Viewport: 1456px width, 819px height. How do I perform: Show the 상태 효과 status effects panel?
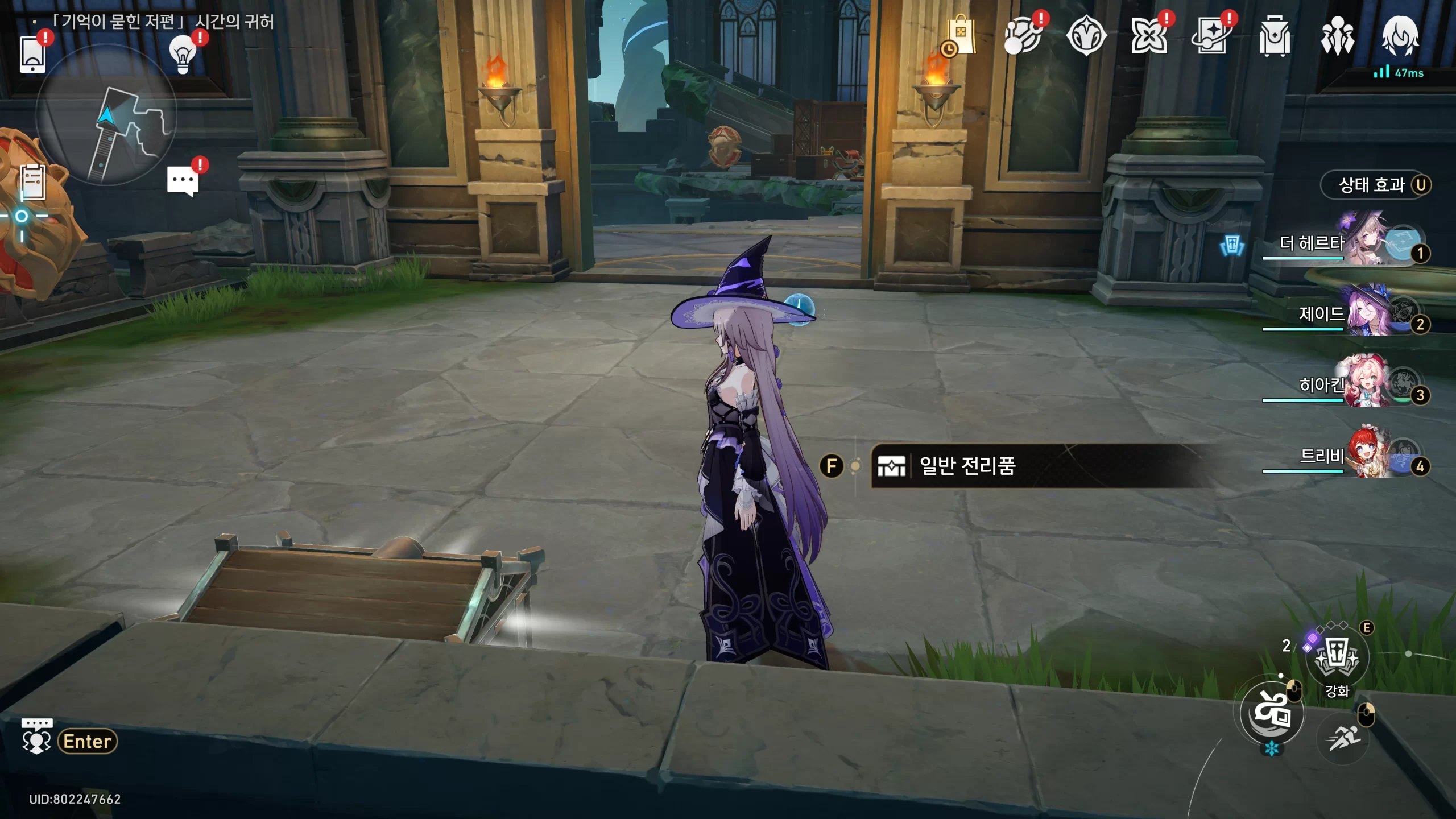coord(1375,185)
